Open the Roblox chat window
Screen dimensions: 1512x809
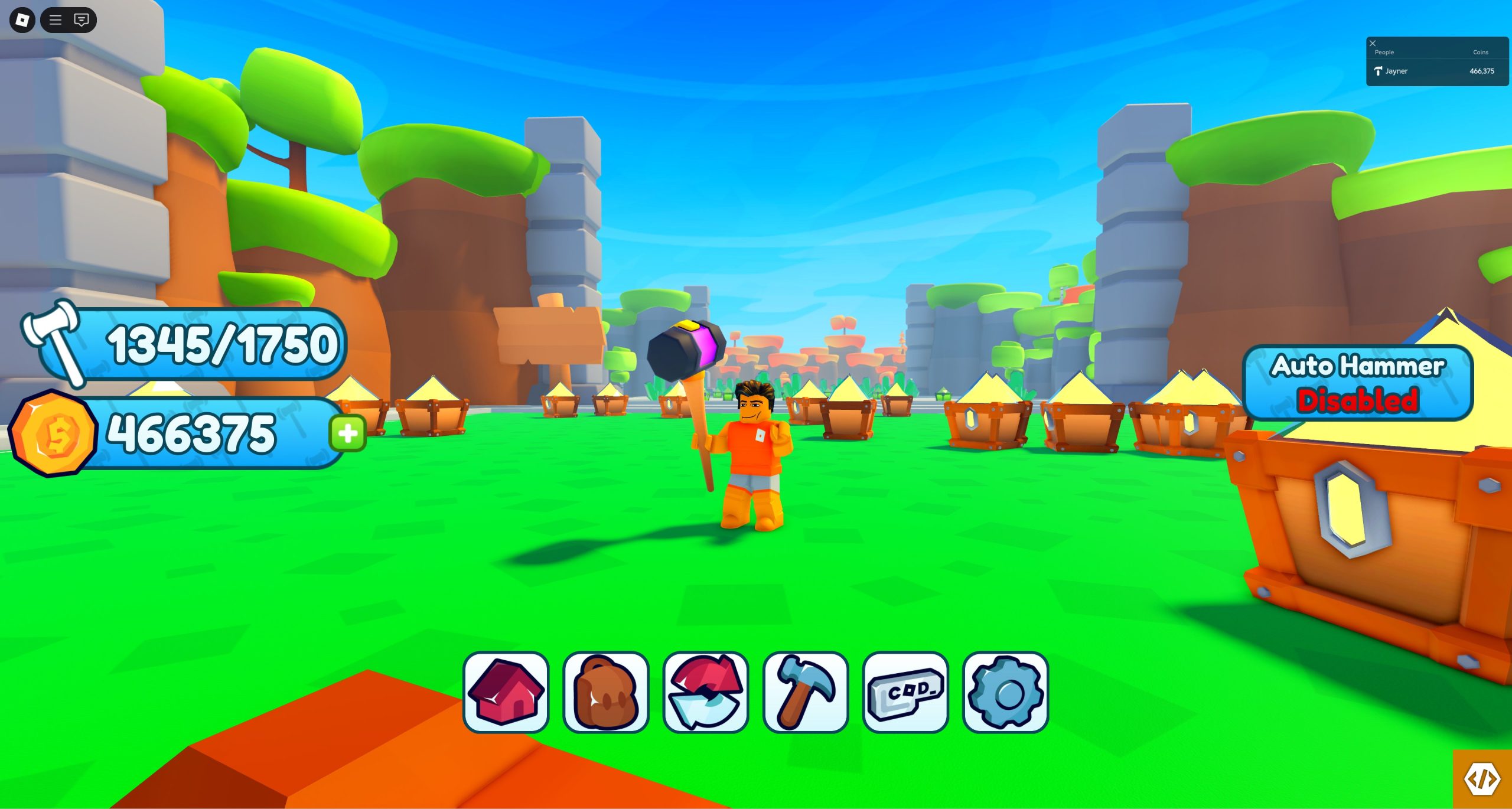[x=82, y=20]
